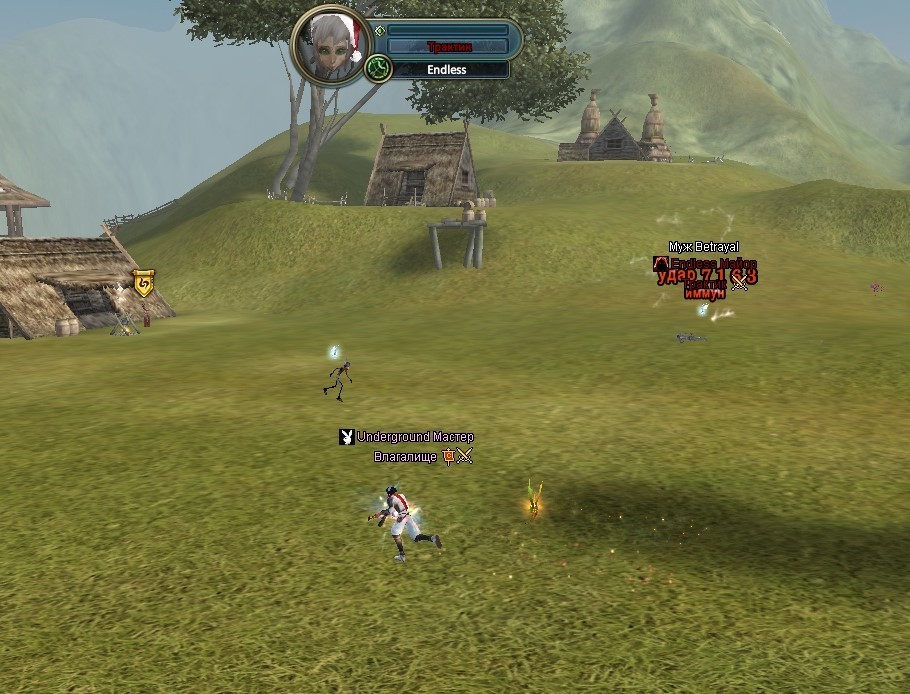Click the target portrait with Santa hat
Image resolution: width=910 pixels, height=694 pixels.
(329, 43)
